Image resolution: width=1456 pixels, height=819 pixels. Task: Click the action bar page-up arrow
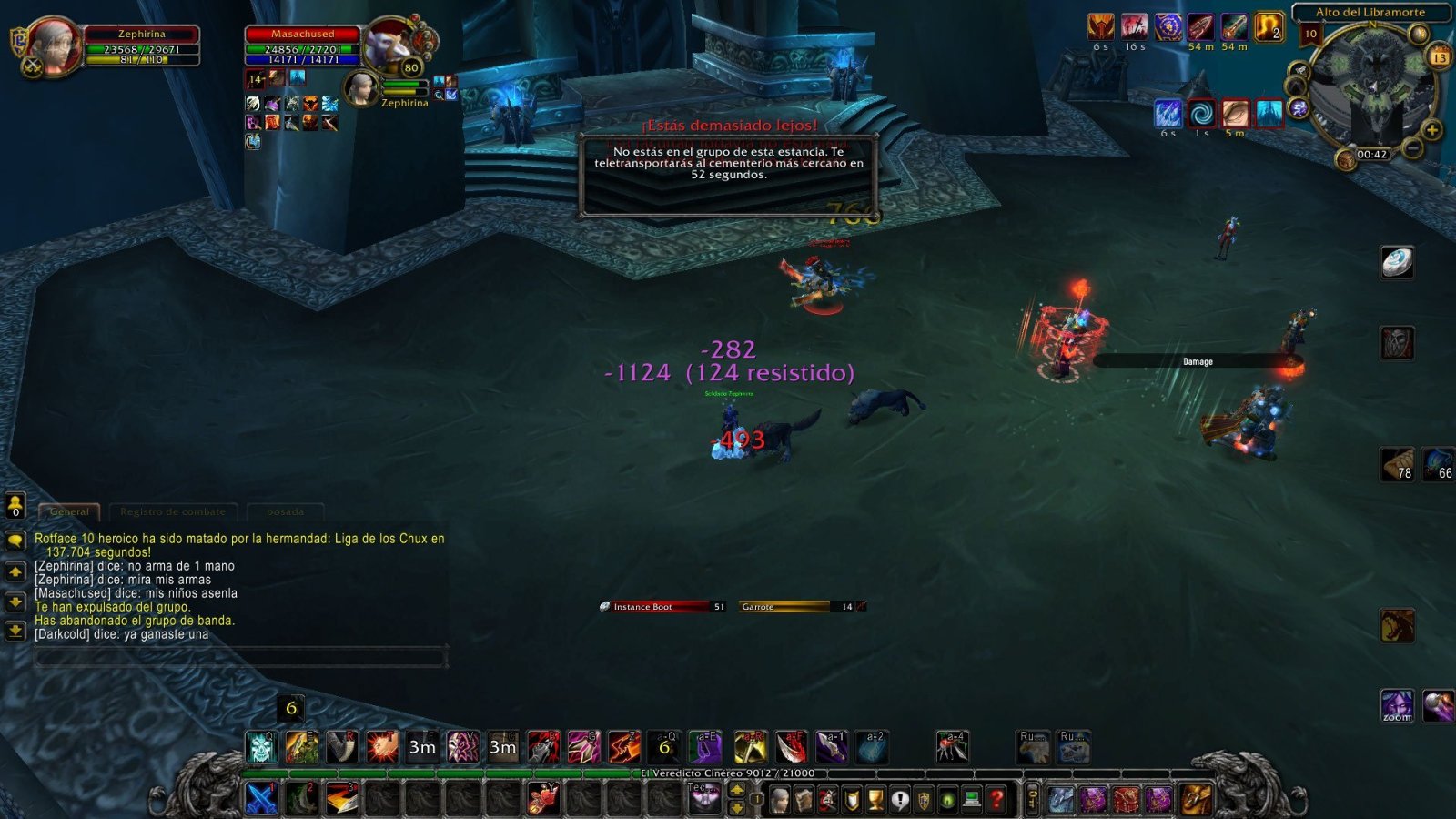point(737,791)
